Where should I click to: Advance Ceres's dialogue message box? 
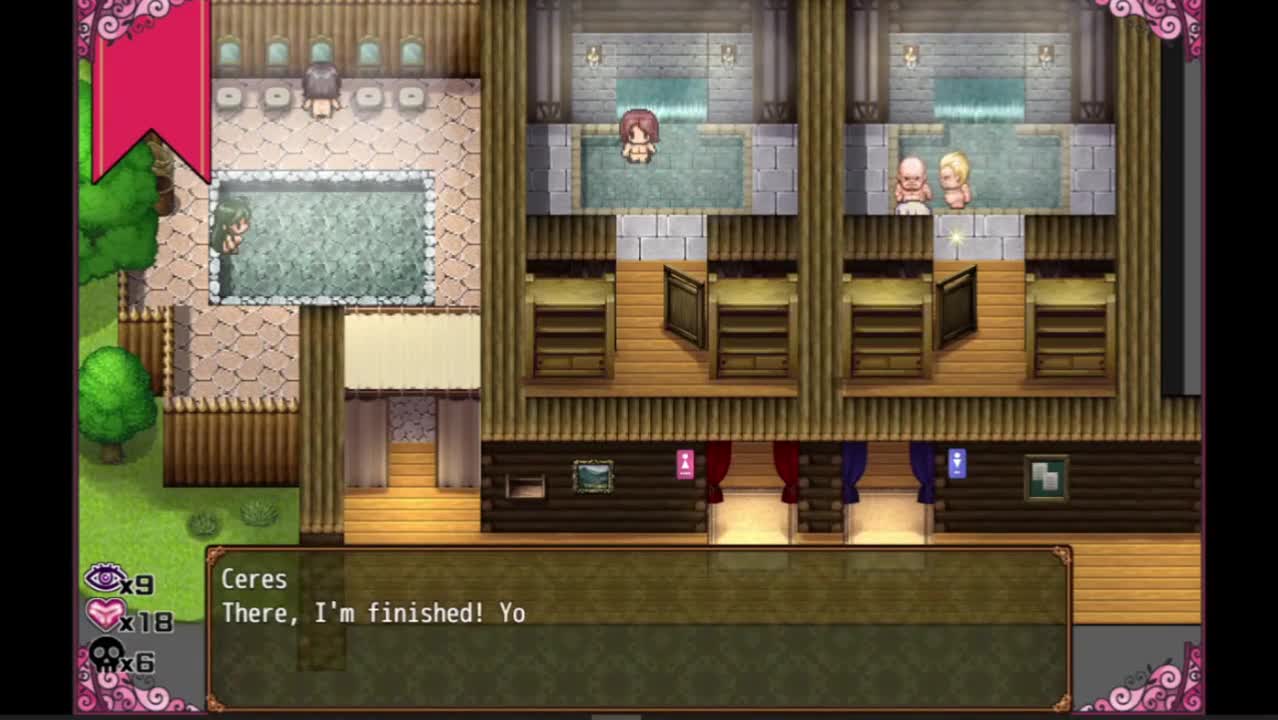(638, 628)
